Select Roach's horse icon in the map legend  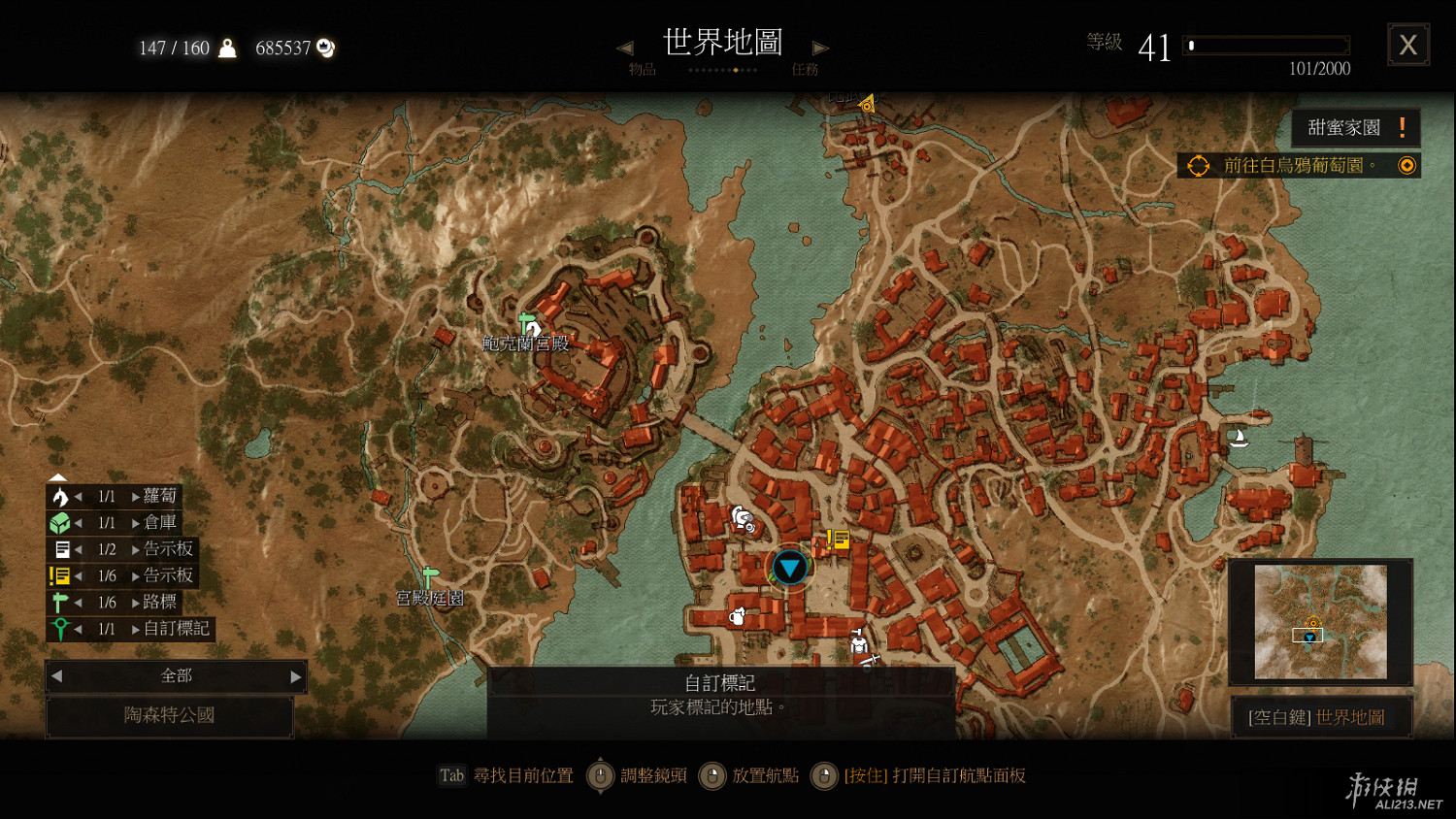pos(59,498)
